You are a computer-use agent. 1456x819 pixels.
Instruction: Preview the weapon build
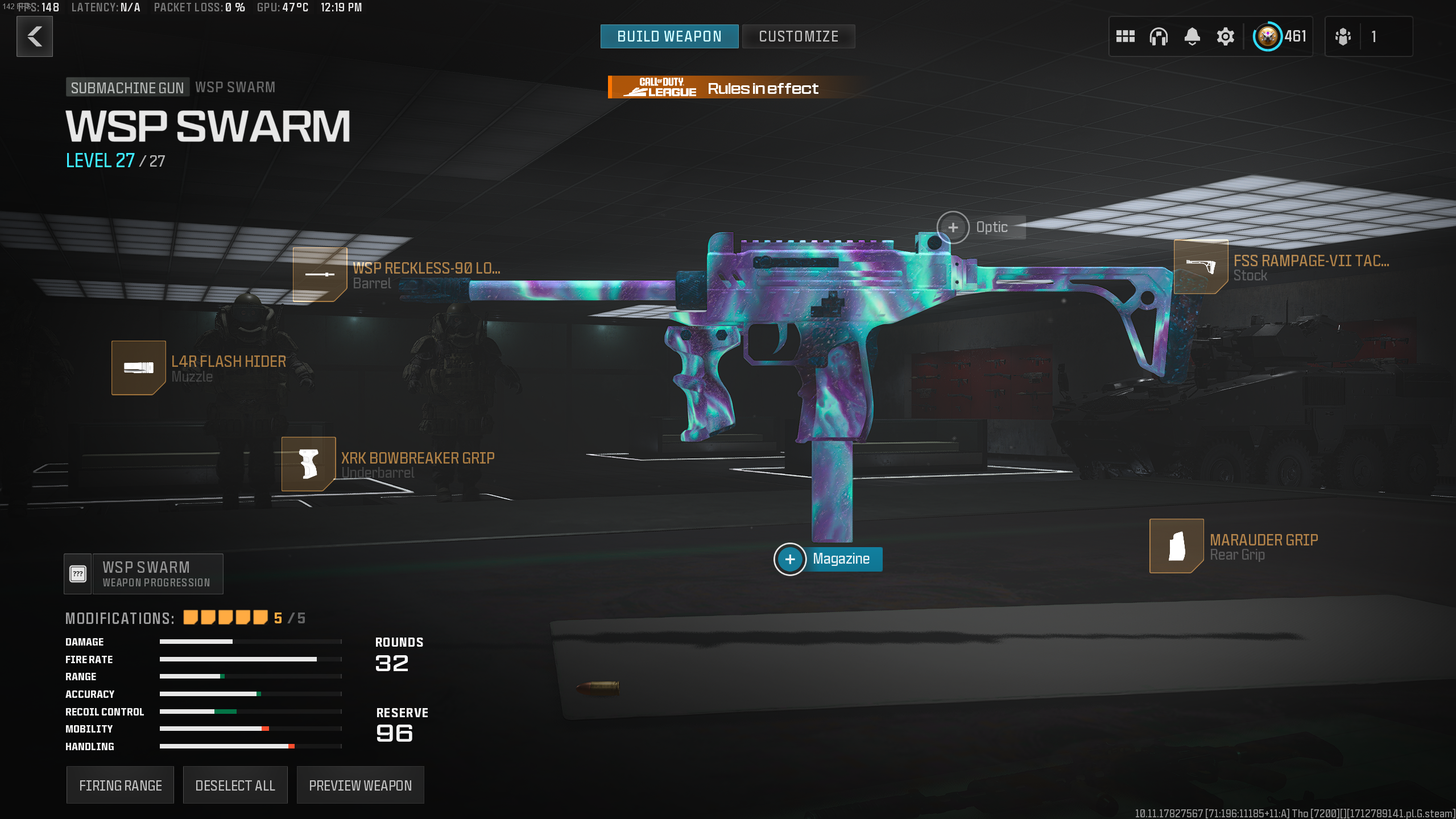[x=360, y=785]
